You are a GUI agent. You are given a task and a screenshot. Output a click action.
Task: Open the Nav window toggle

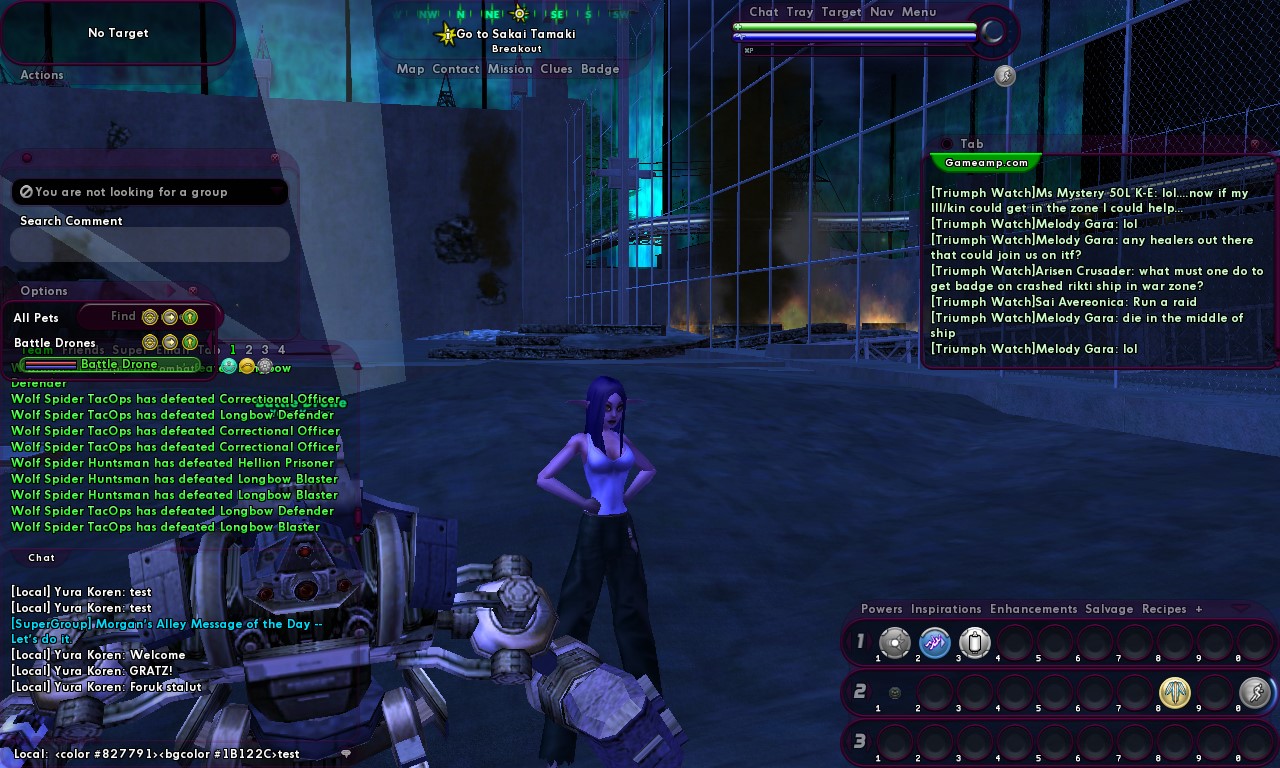tap(881, 12)
